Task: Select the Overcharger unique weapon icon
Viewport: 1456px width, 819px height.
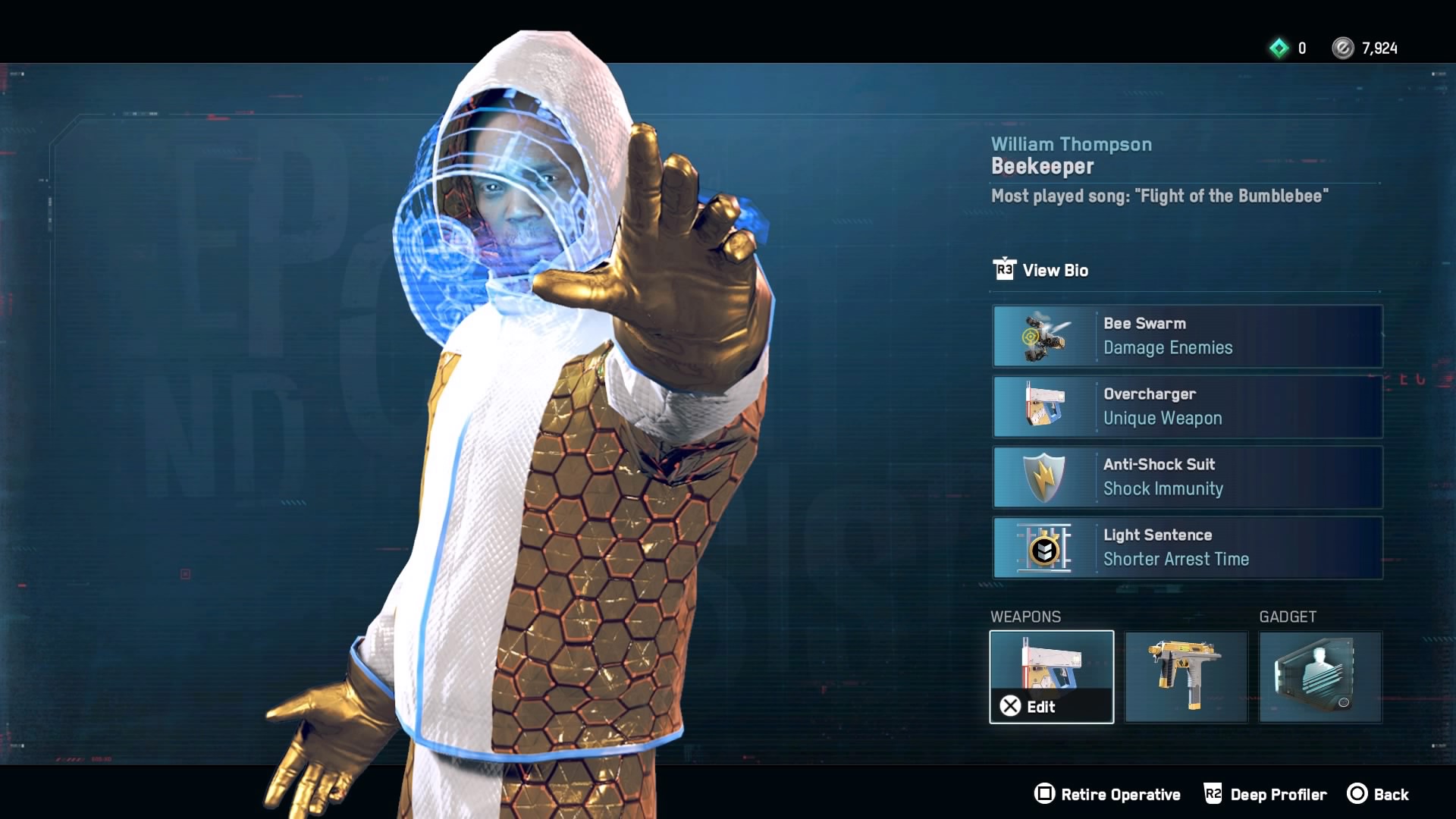Action: pos(1046,406)
